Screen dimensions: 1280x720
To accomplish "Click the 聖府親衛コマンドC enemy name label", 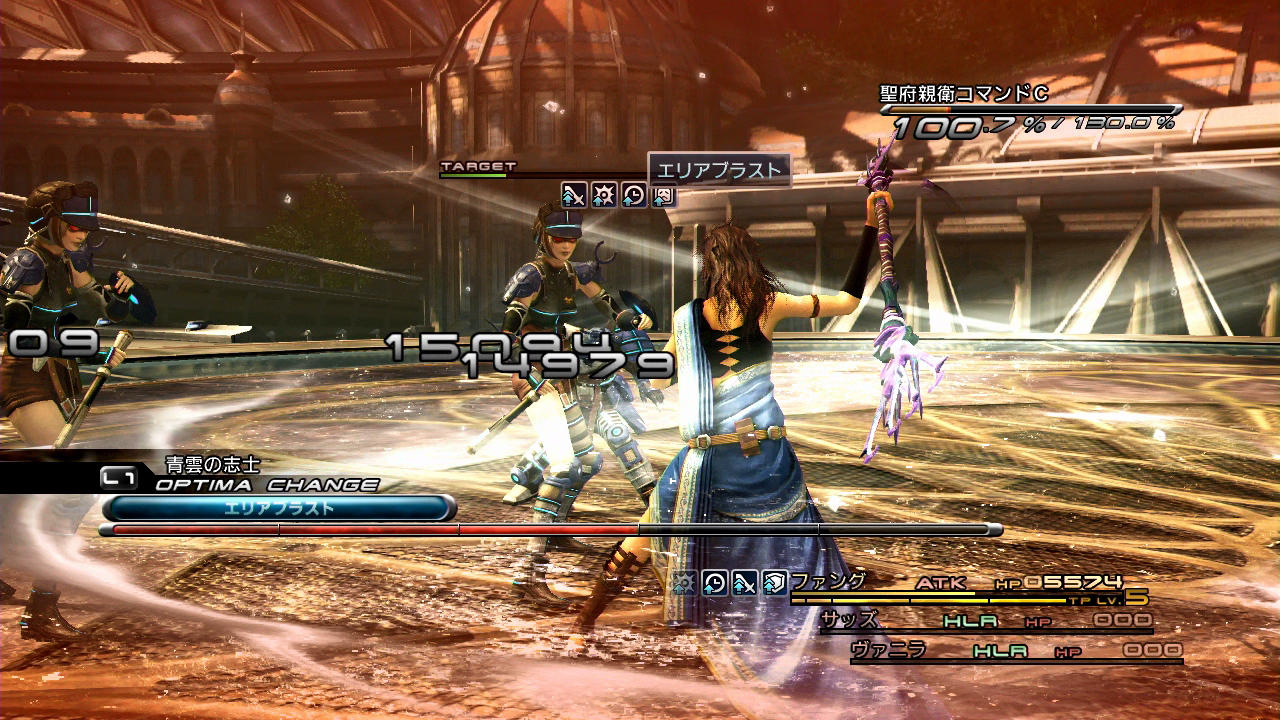I will click(x=963, y=94).
